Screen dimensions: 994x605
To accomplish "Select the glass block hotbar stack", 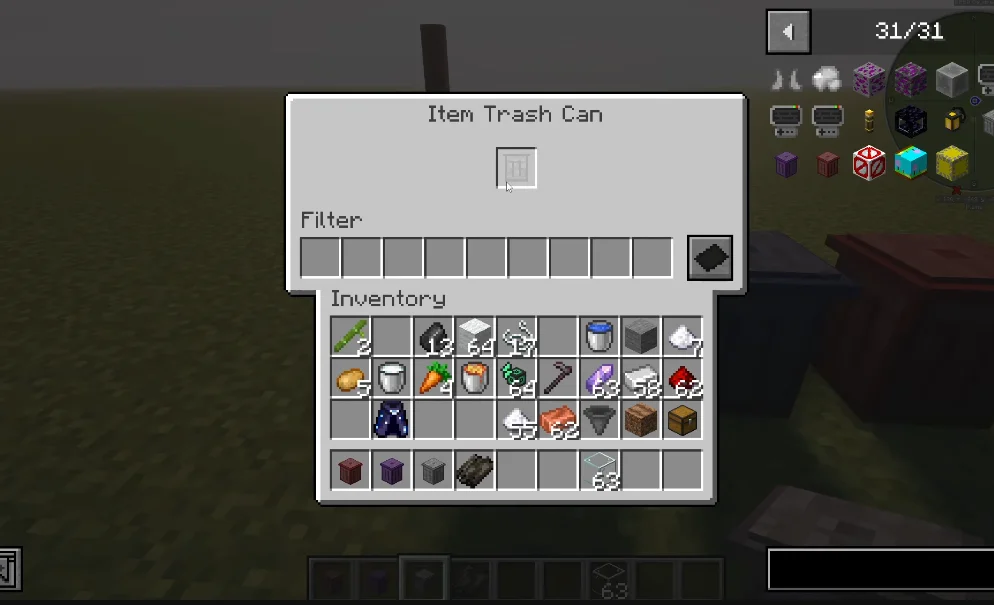I will pos(600,470).
